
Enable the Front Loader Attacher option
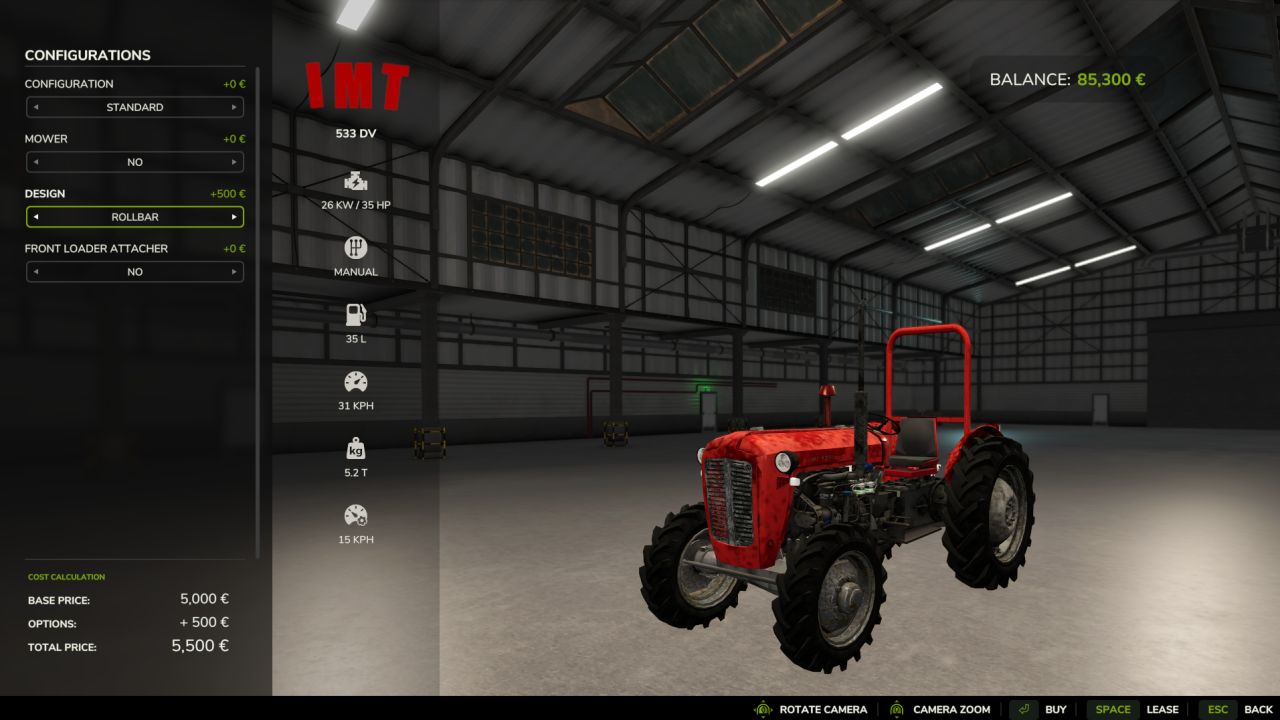(237, 271)
